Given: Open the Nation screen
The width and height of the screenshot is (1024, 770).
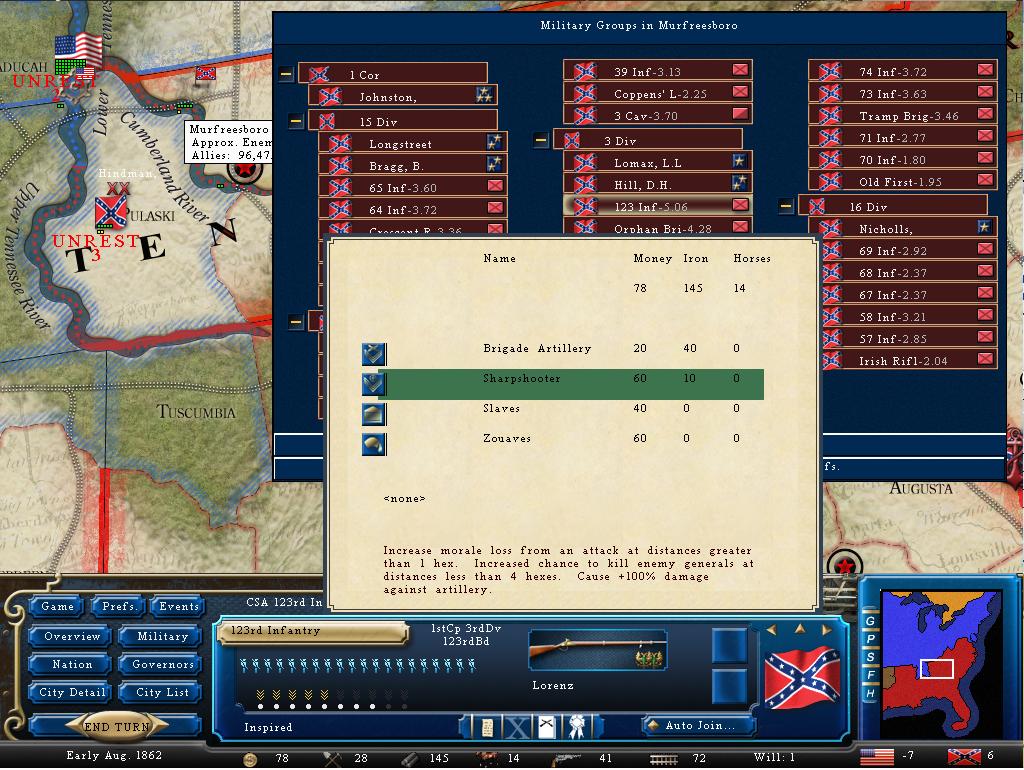Looking at the screenshot, I should [x=72, y=664].
